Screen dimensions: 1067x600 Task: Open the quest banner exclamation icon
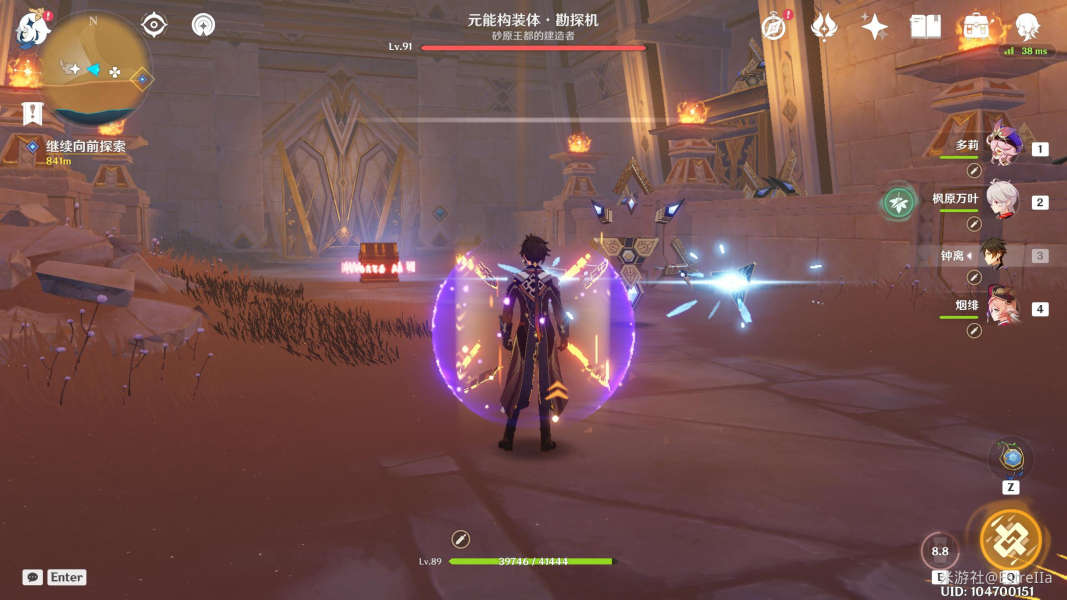click(33, 113)
